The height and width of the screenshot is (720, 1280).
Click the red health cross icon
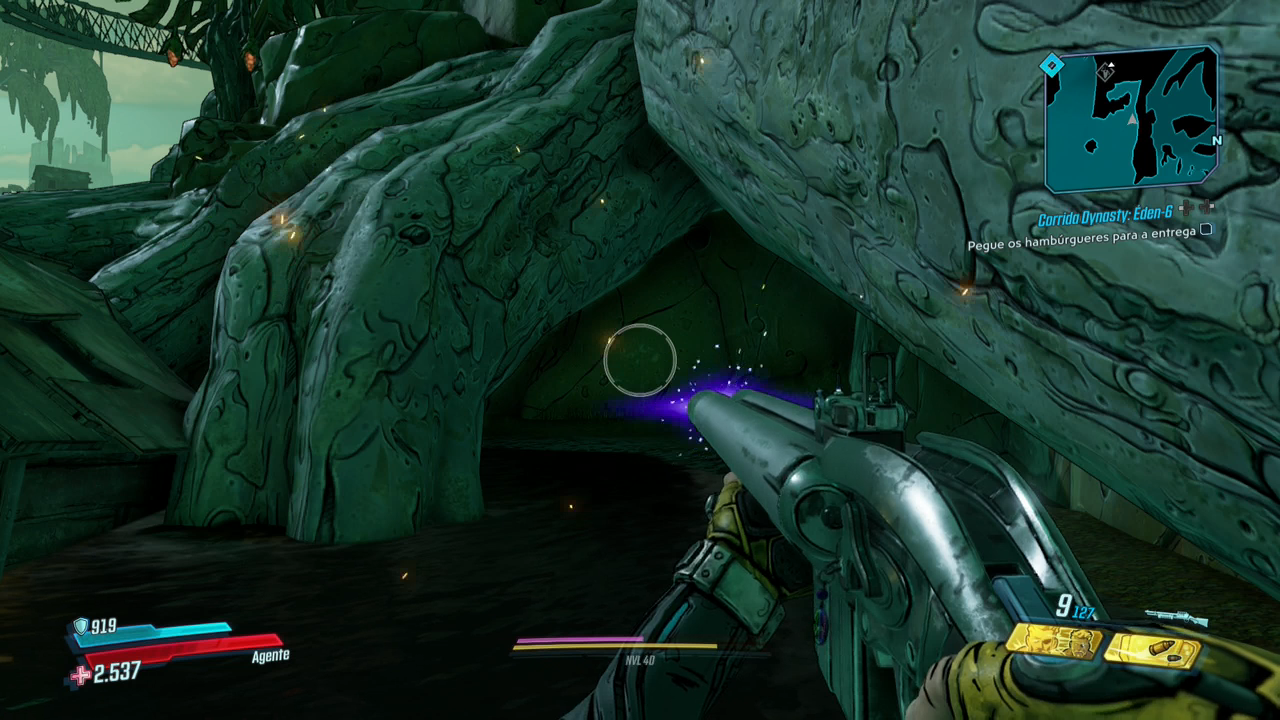tap(80, 675)
